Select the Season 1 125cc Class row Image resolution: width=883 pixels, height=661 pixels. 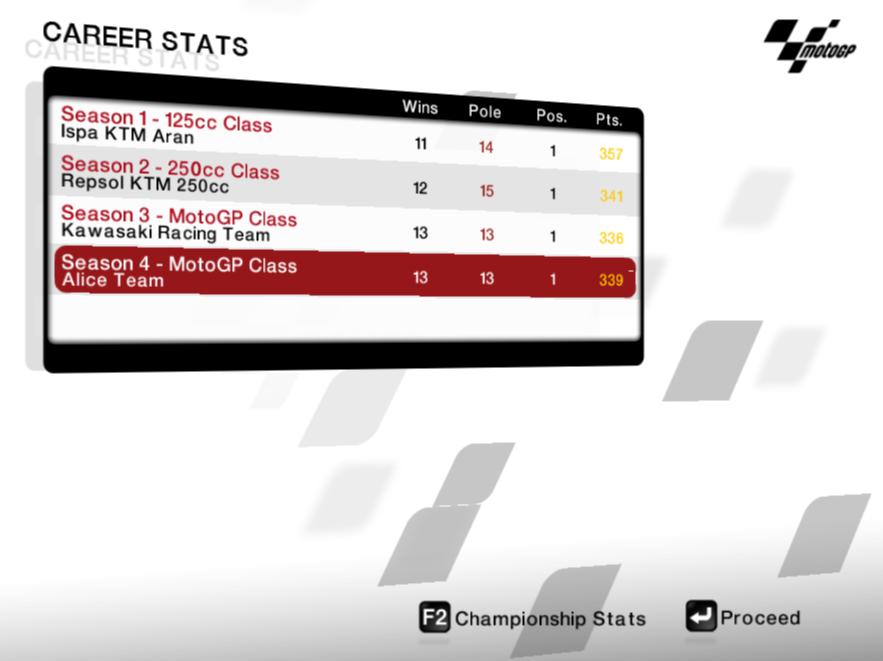pos(340,133)
